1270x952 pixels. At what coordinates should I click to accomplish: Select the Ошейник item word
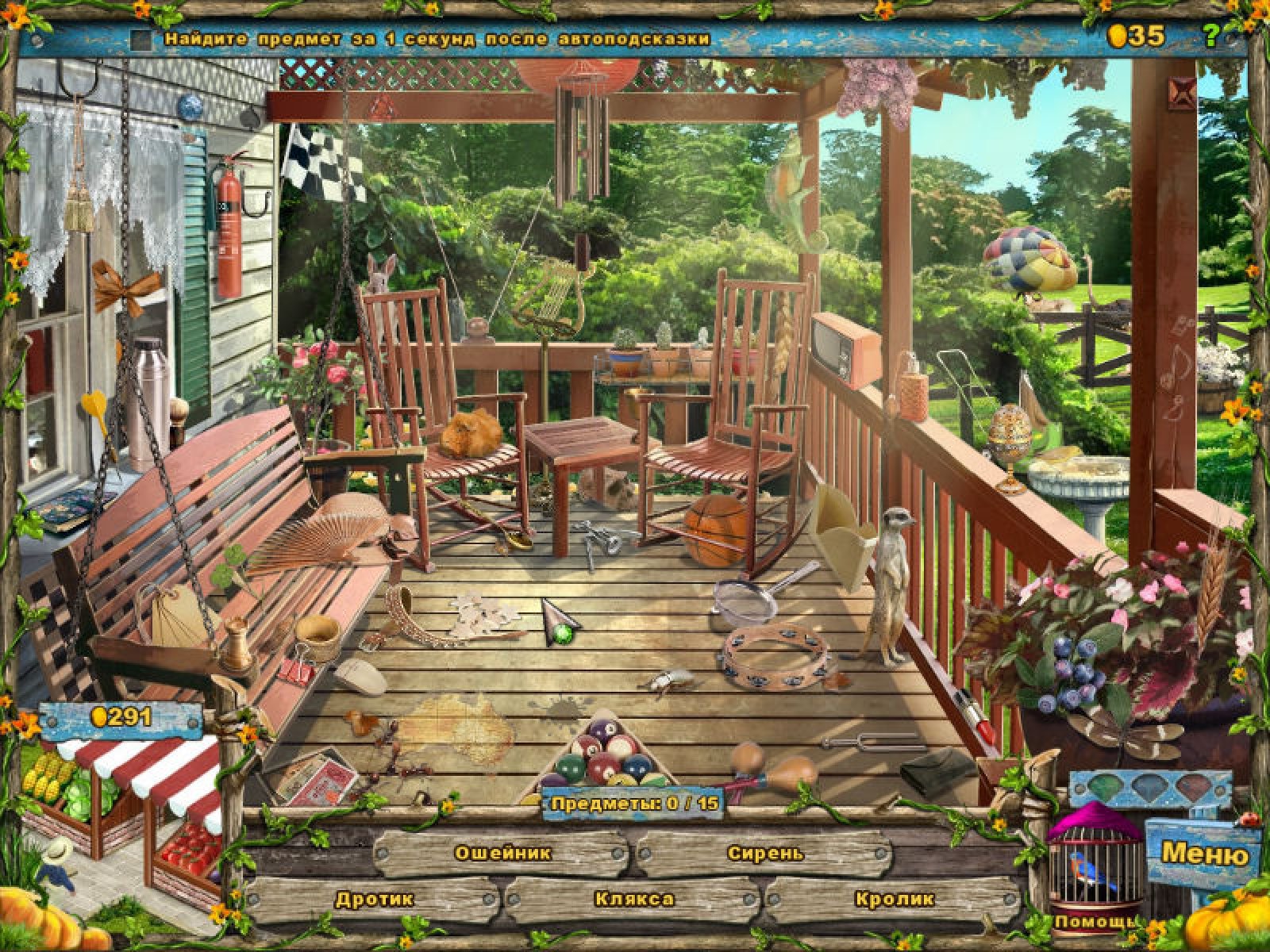[x=502, y=854]
